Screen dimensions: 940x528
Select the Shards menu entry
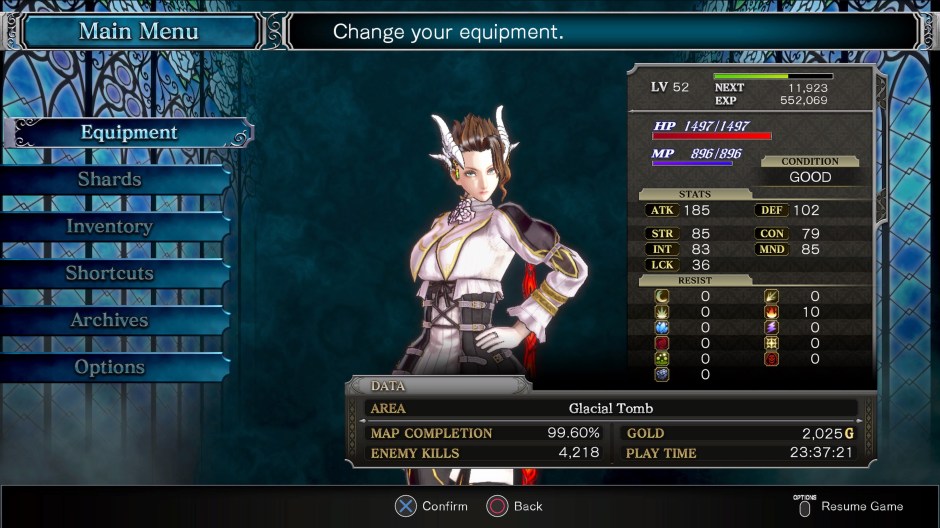click(x=110, y=180)
